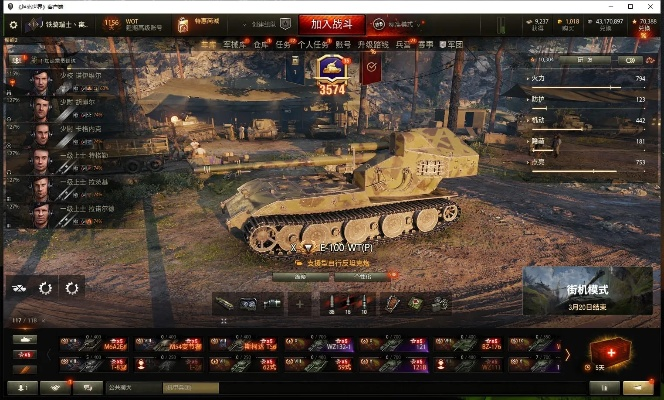664x400 pixels.
Task: Open the battle mode selector dropdown
Action: point(393,24)
